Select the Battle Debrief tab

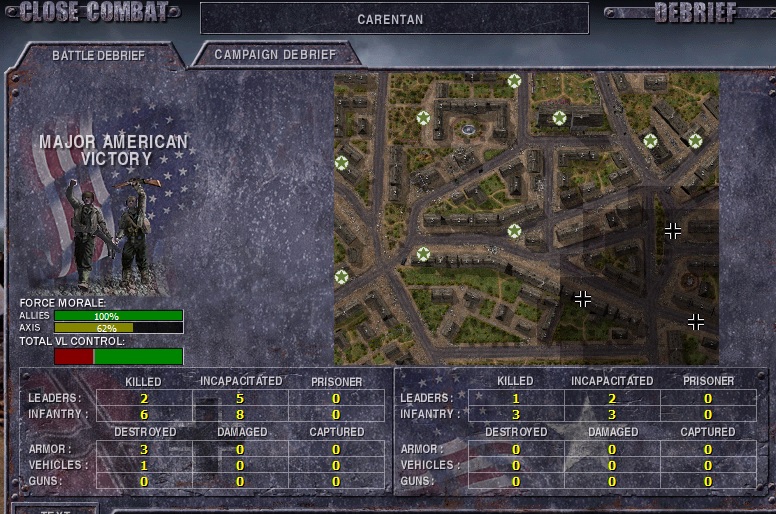click(x=98, y=56)
